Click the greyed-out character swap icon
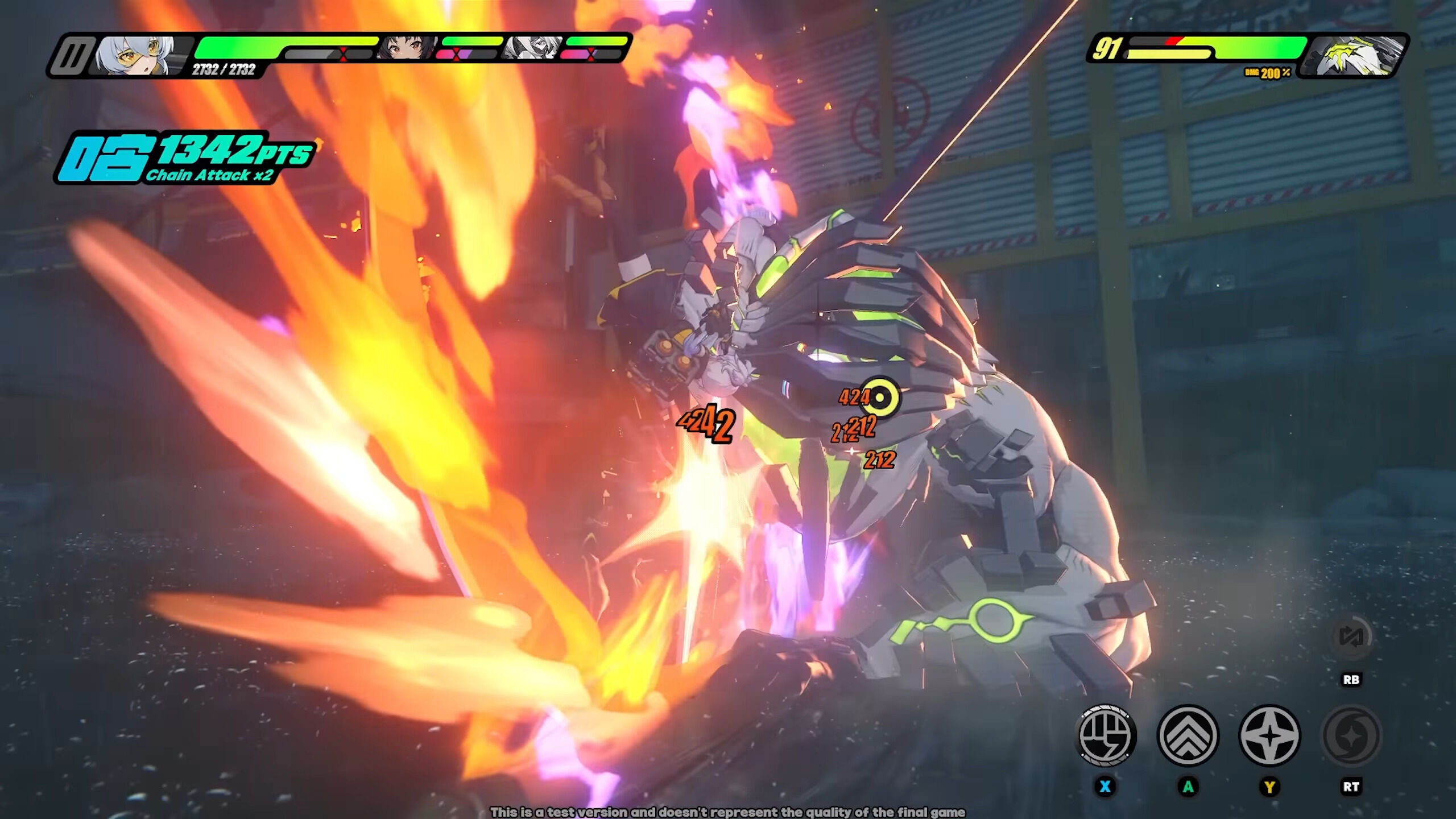1456x819 pixels. click(x=1351, y=637)
